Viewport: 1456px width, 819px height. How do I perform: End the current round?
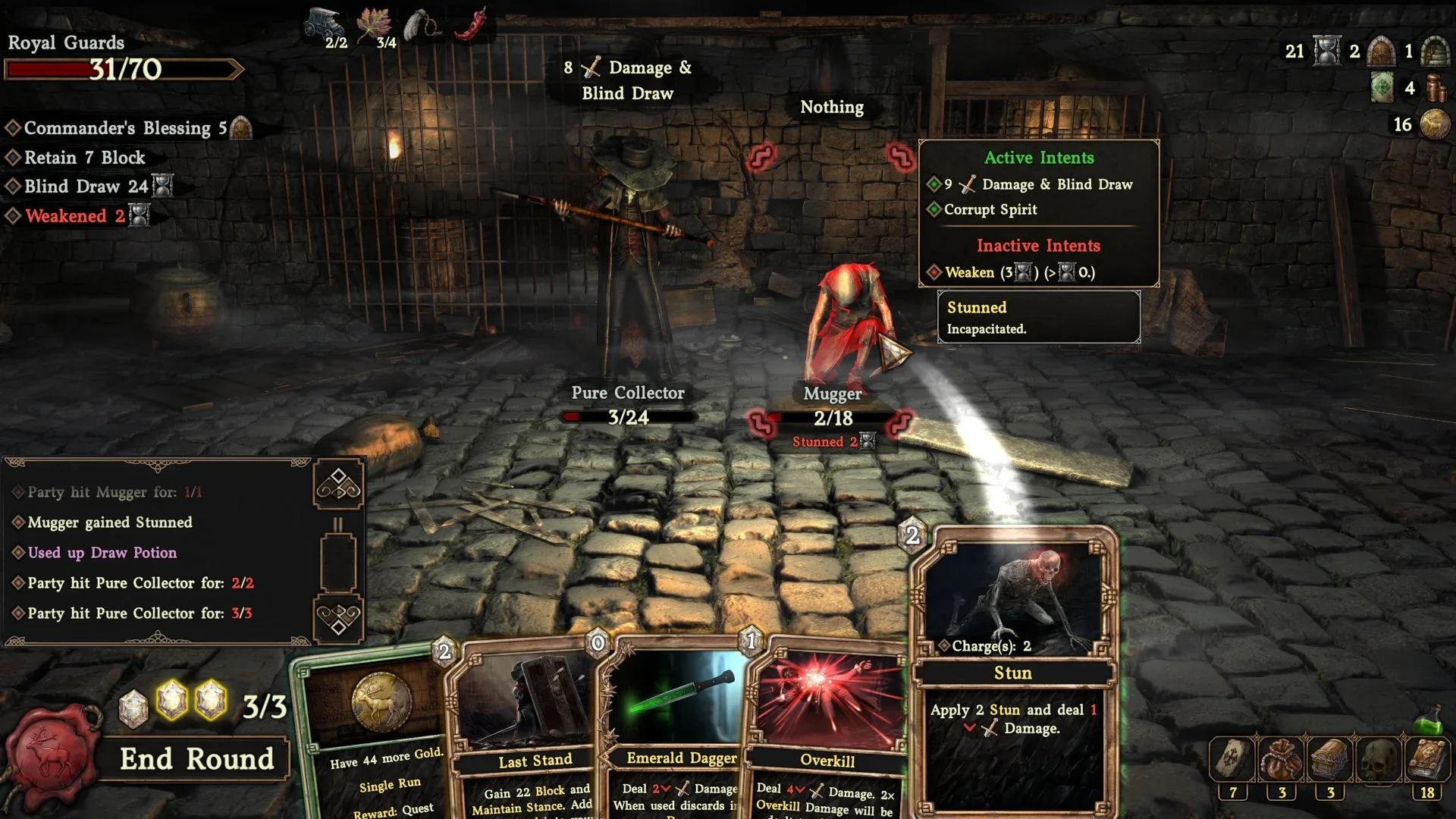pyautogui.click(x=196, y=759)
